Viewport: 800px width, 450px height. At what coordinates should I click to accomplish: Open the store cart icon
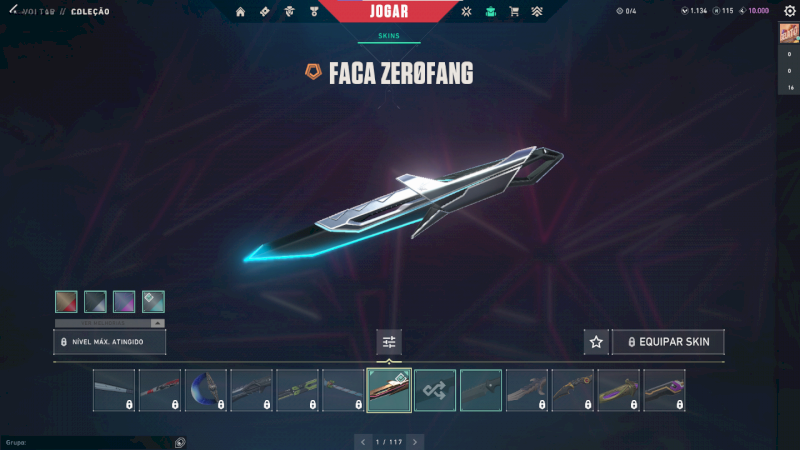(514, 12)
